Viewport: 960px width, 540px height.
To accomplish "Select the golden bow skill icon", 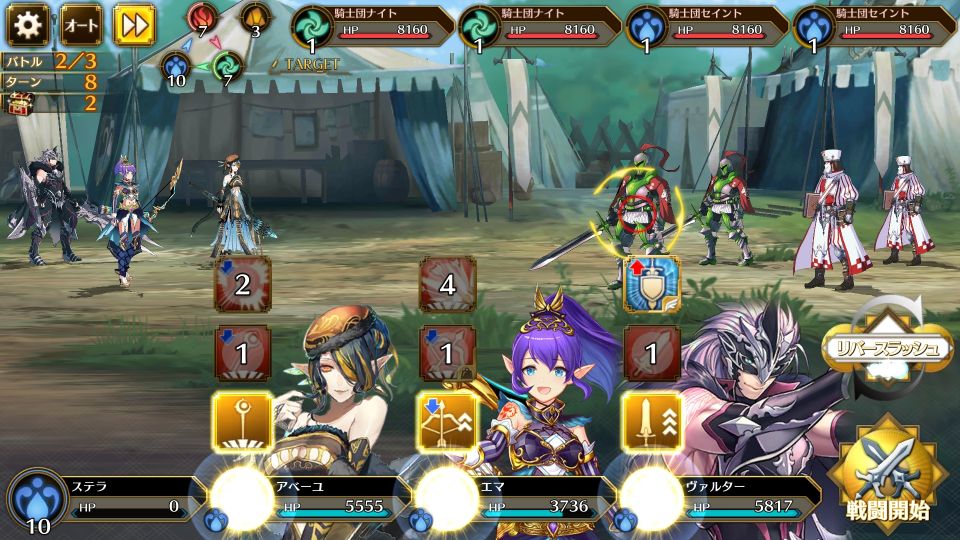I will 447,421.
